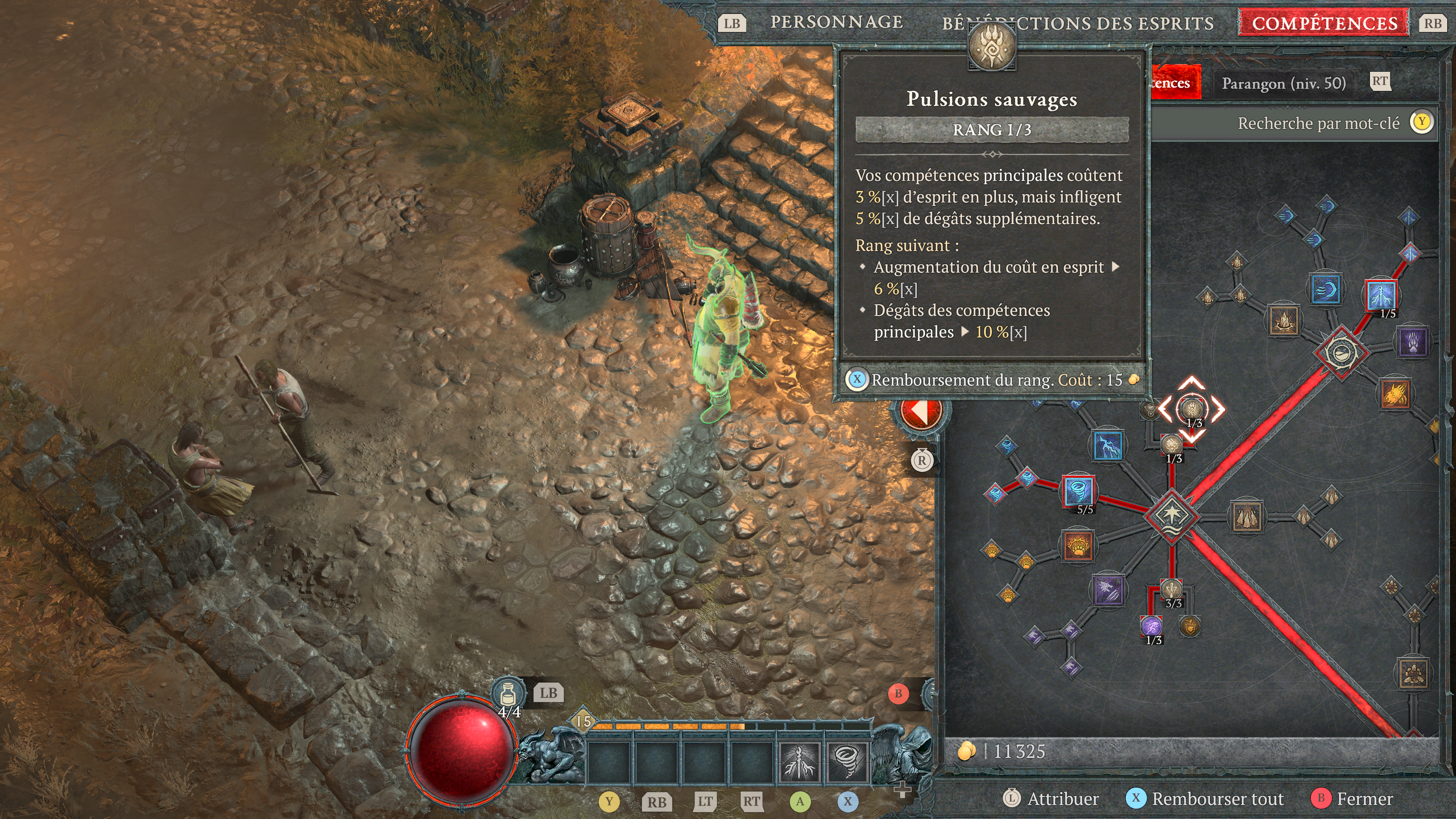1456x819 pixels.
Task: Click the brown stone spikes skill node
Action: point(1247,516)
